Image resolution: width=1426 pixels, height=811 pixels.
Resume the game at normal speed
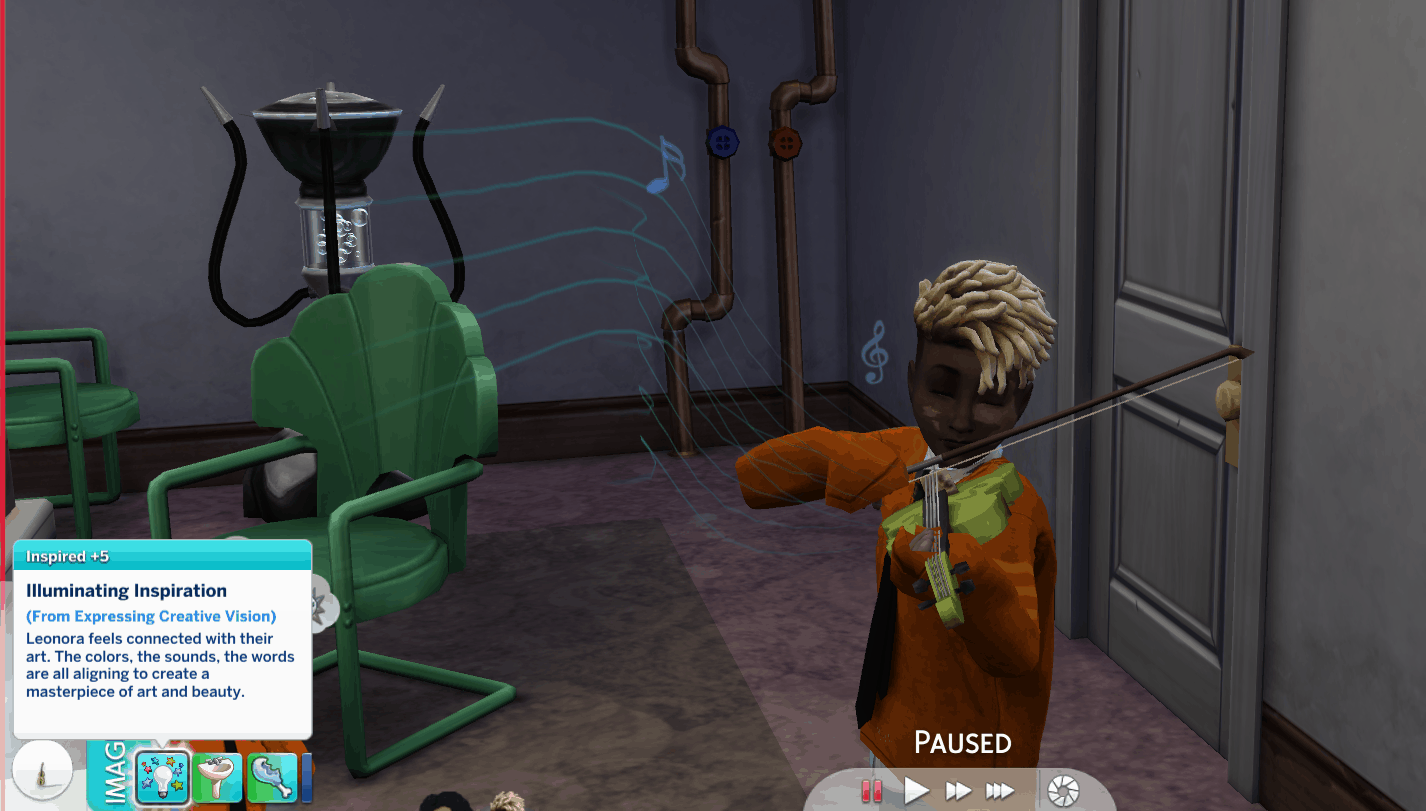(x=916, y=791)
